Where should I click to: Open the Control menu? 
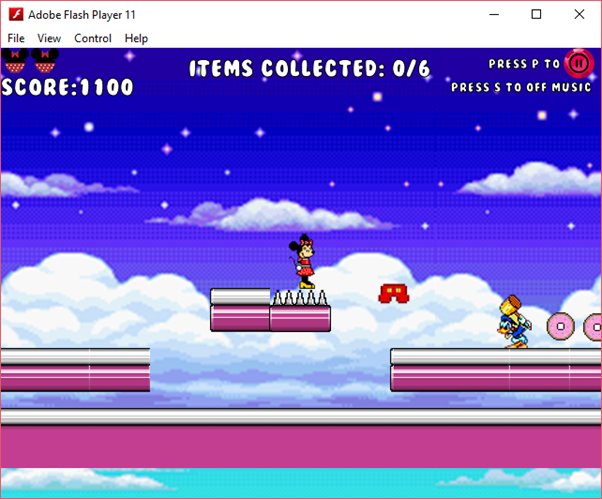[93, 38]
